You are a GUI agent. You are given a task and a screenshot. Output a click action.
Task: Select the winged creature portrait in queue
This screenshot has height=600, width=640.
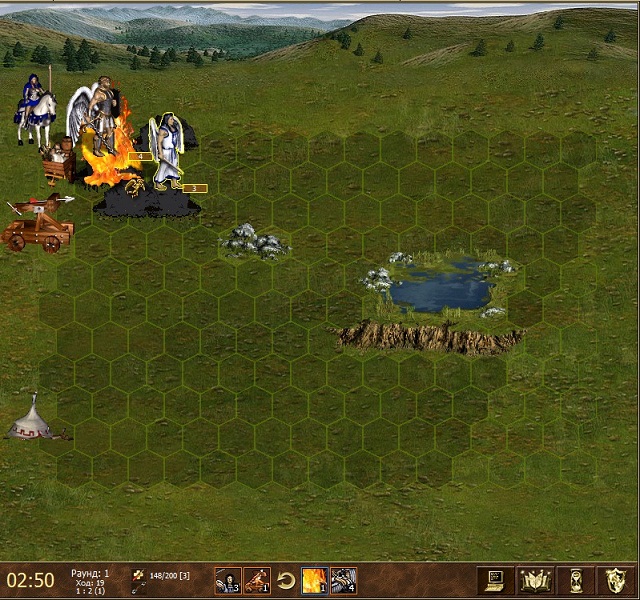[343, 580]
